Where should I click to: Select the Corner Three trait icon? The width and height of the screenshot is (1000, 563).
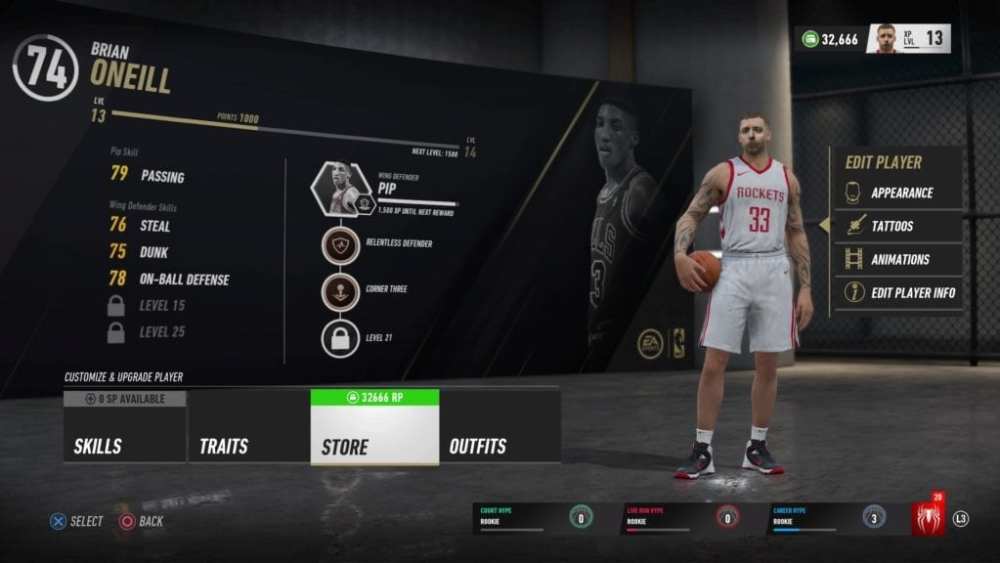click(340, 291)
